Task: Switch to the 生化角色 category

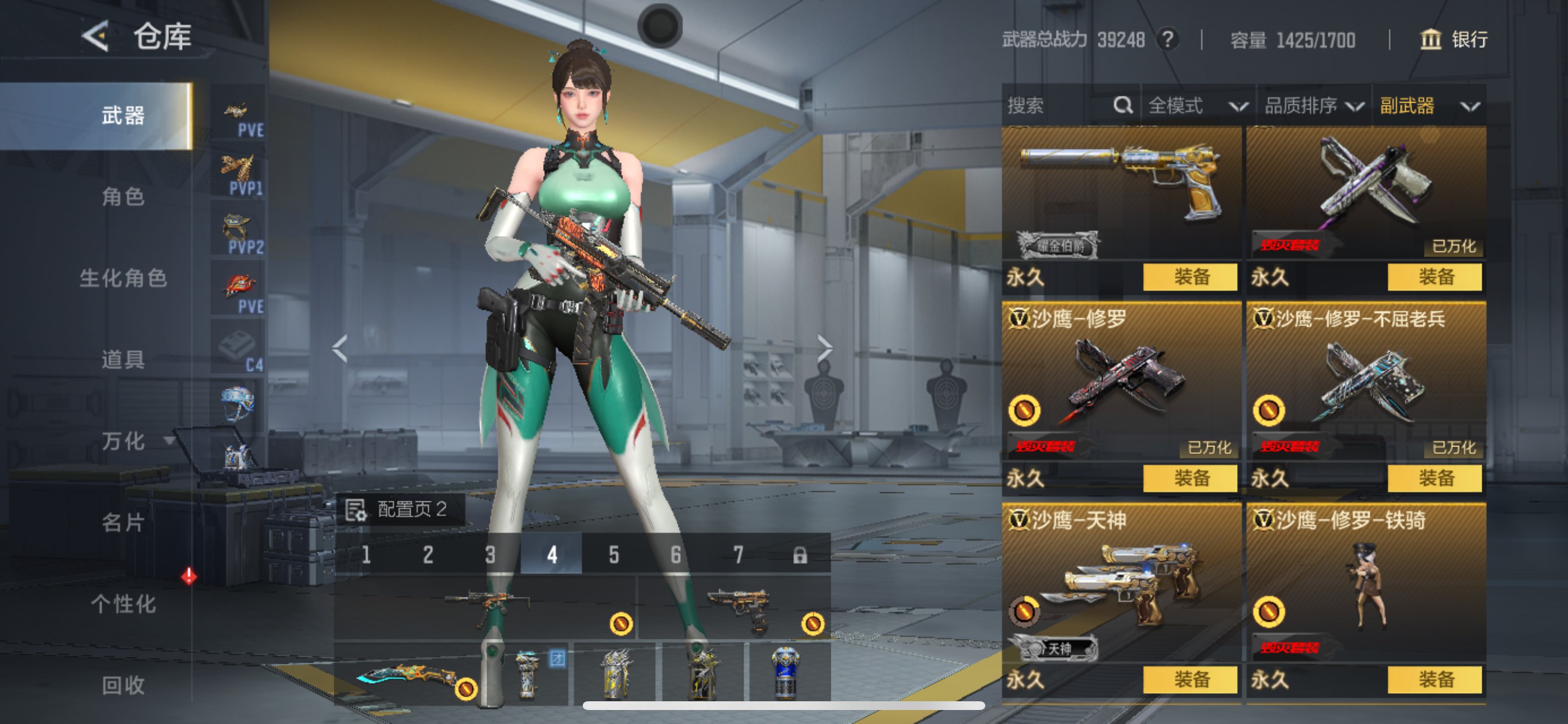Action: 123,278
